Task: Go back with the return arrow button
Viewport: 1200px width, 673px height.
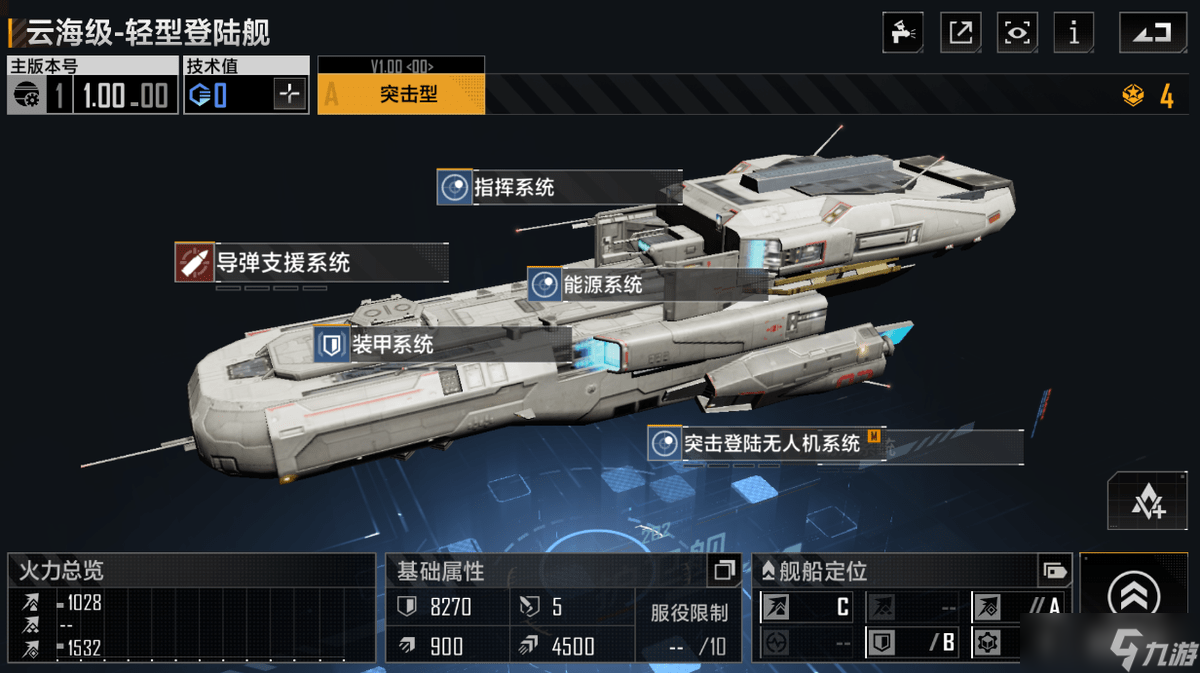Action: click(x=1146, y=32)
